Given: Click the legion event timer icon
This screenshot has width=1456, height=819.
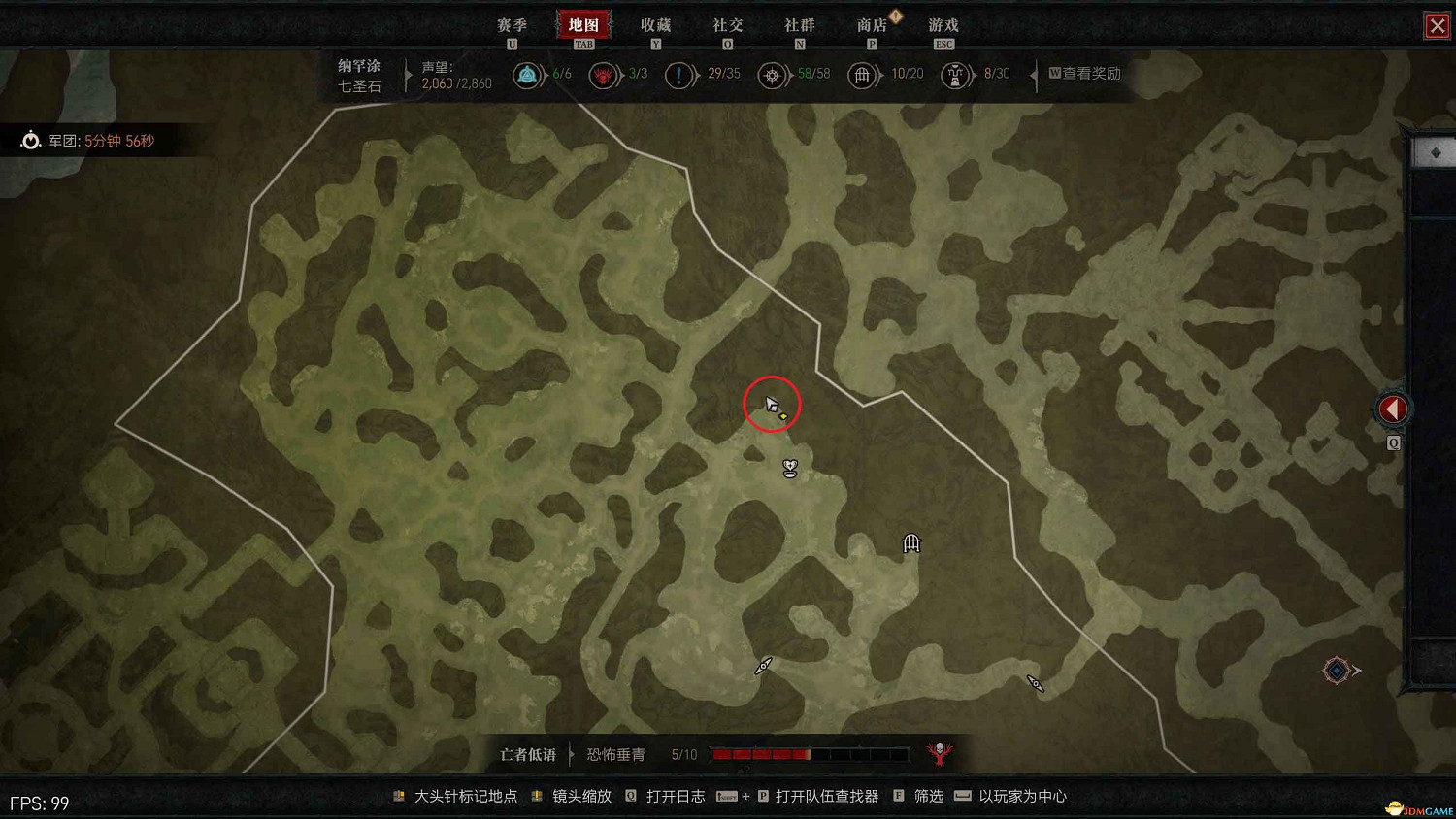Looking at the screenshot, I should [x=30, y=140].
